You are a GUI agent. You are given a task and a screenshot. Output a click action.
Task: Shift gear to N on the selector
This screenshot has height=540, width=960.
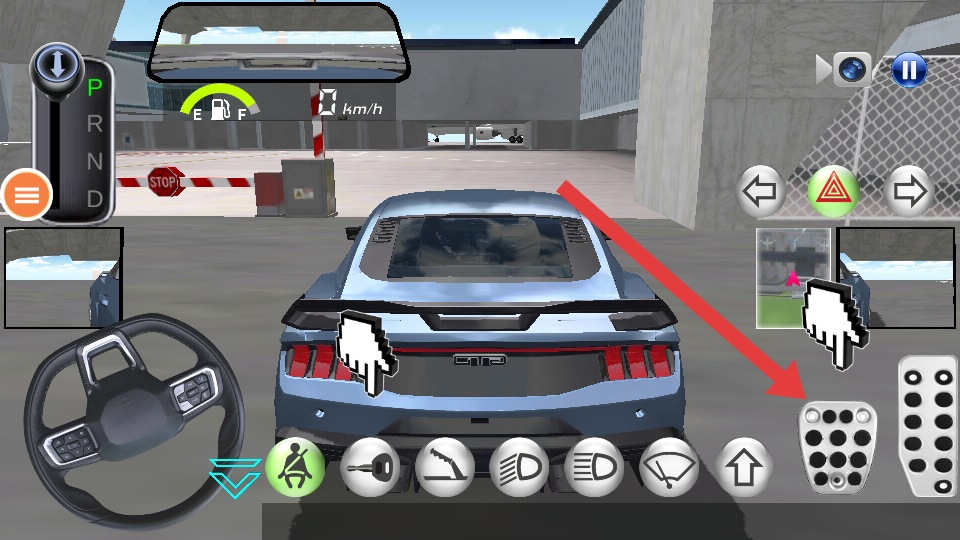pos(95,161)
